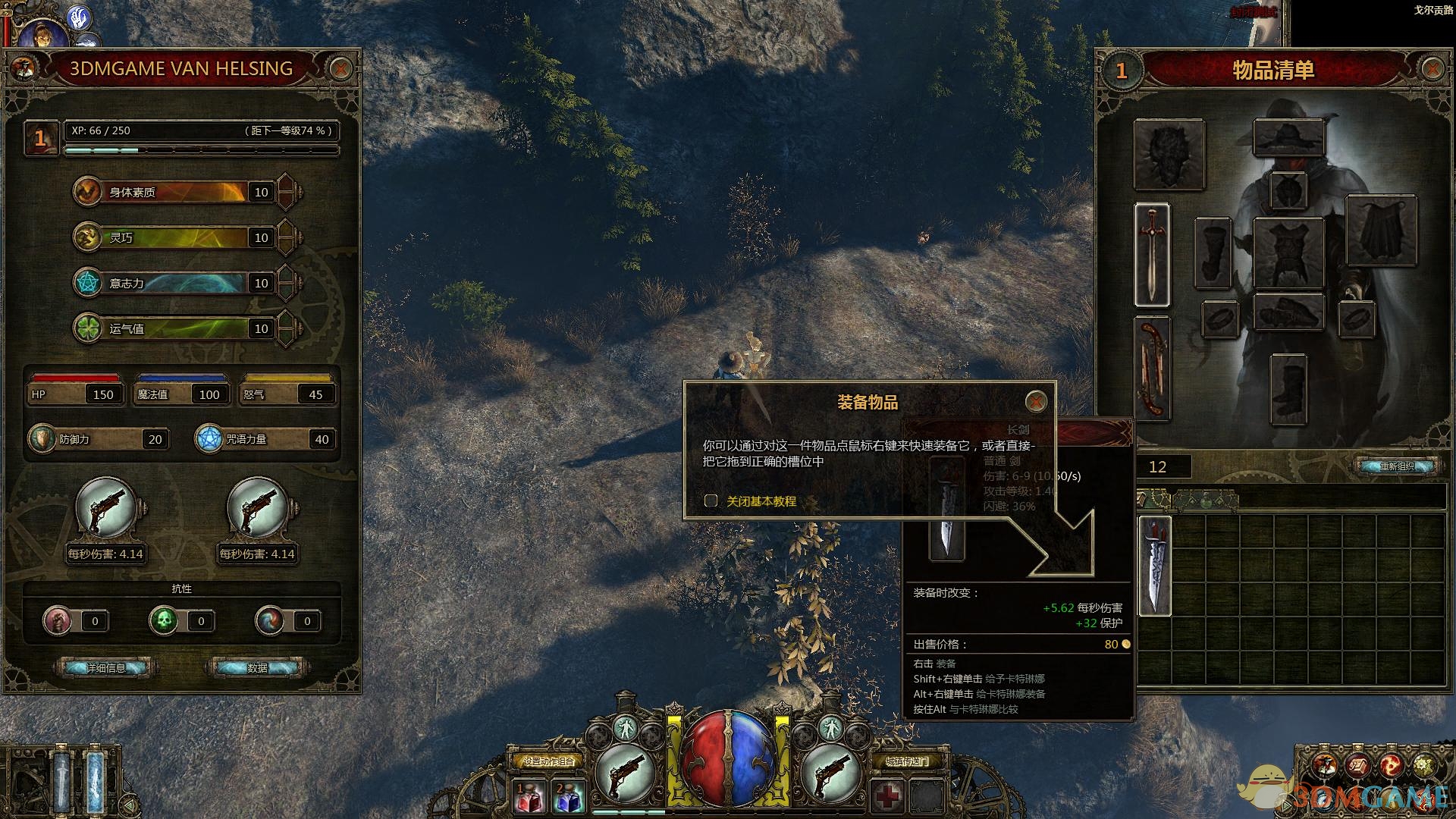Viewport: 1456px width, 819px height.
Task: Open 详细信息 detailed info
Action: [x=105, y=668]
